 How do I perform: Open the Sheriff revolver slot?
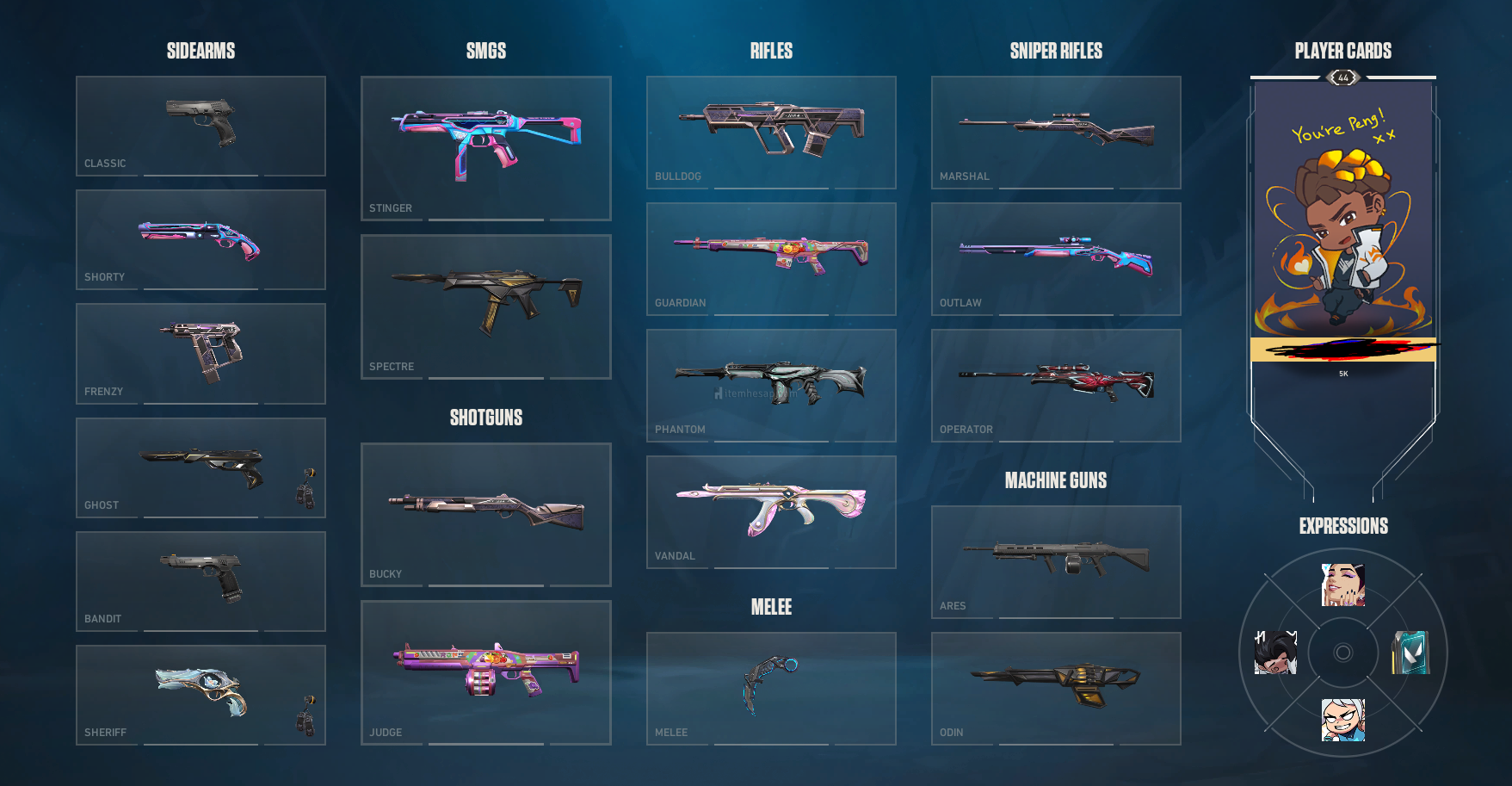[x=201, y=695]
